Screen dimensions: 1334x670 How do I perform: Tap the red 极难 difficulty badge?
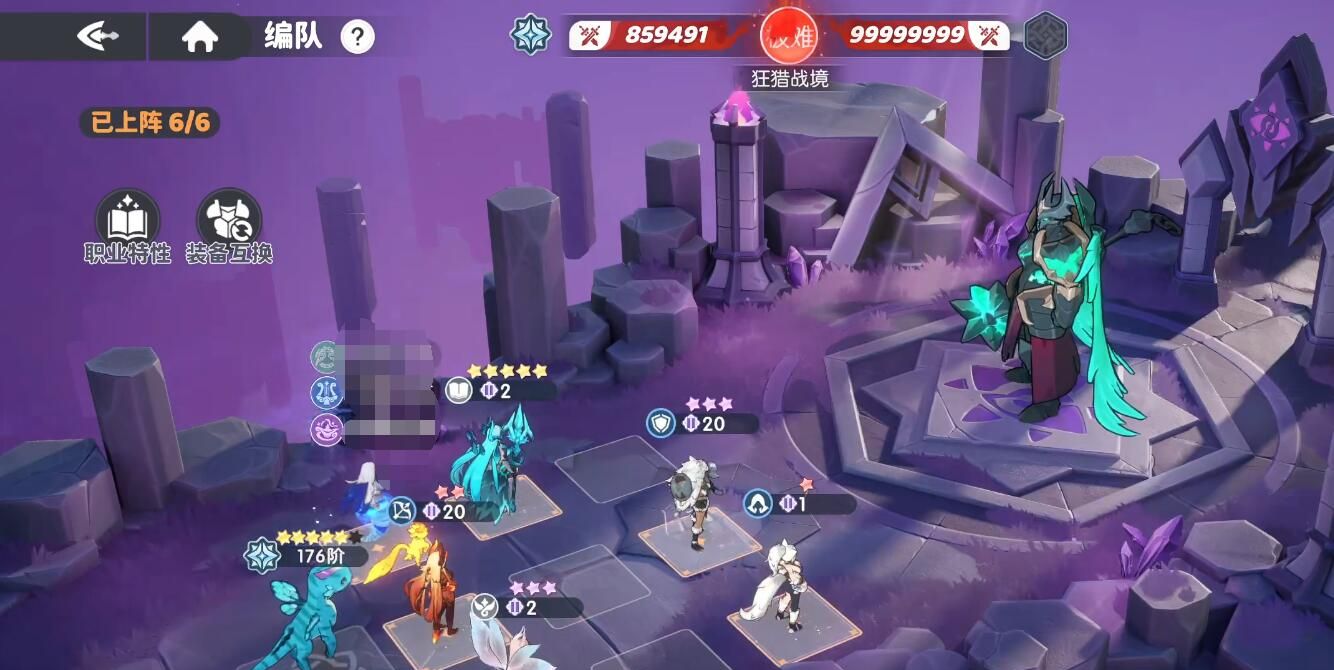tap(788, 35)
